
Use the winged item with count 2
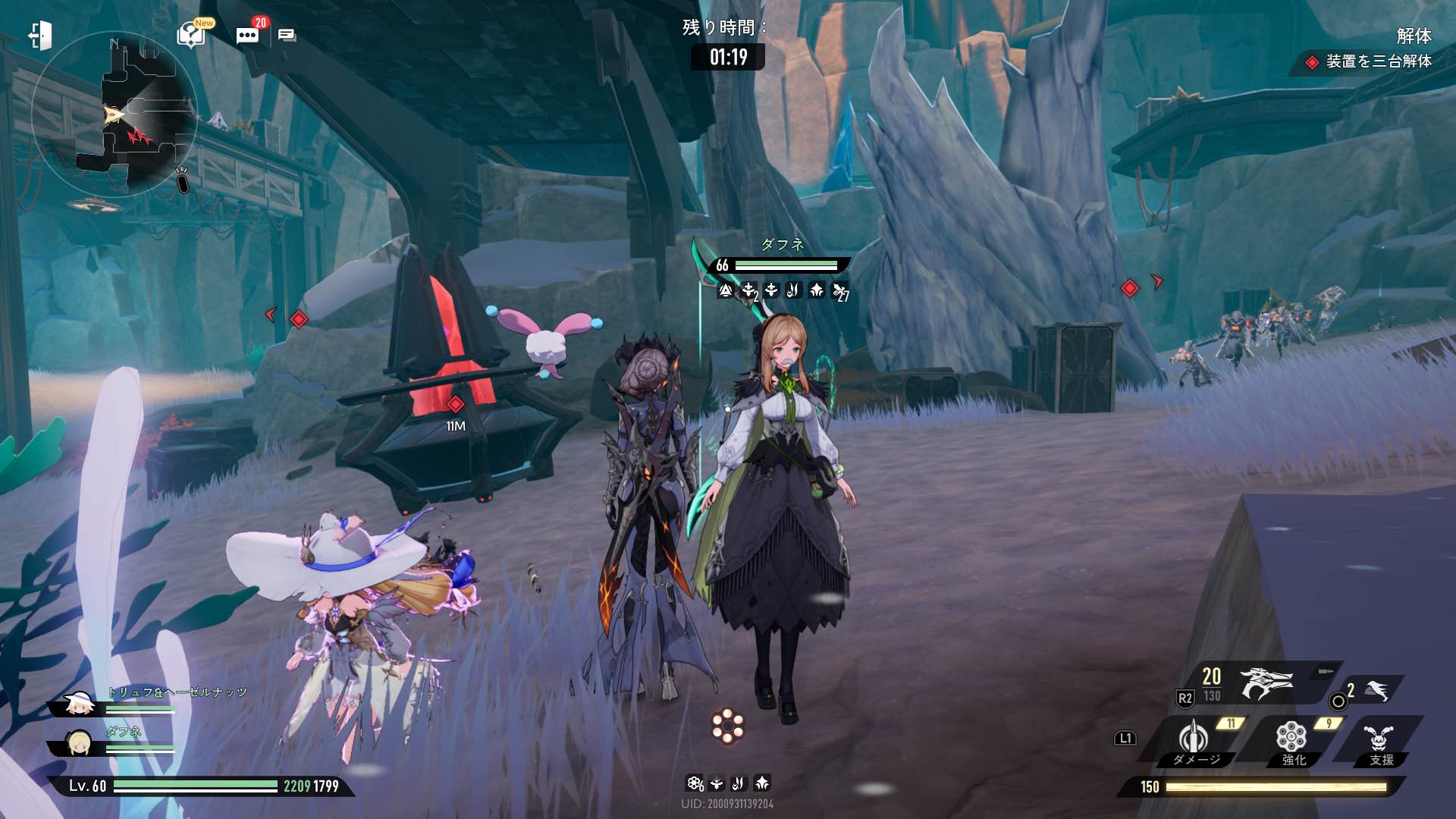tap(1376, 691)
